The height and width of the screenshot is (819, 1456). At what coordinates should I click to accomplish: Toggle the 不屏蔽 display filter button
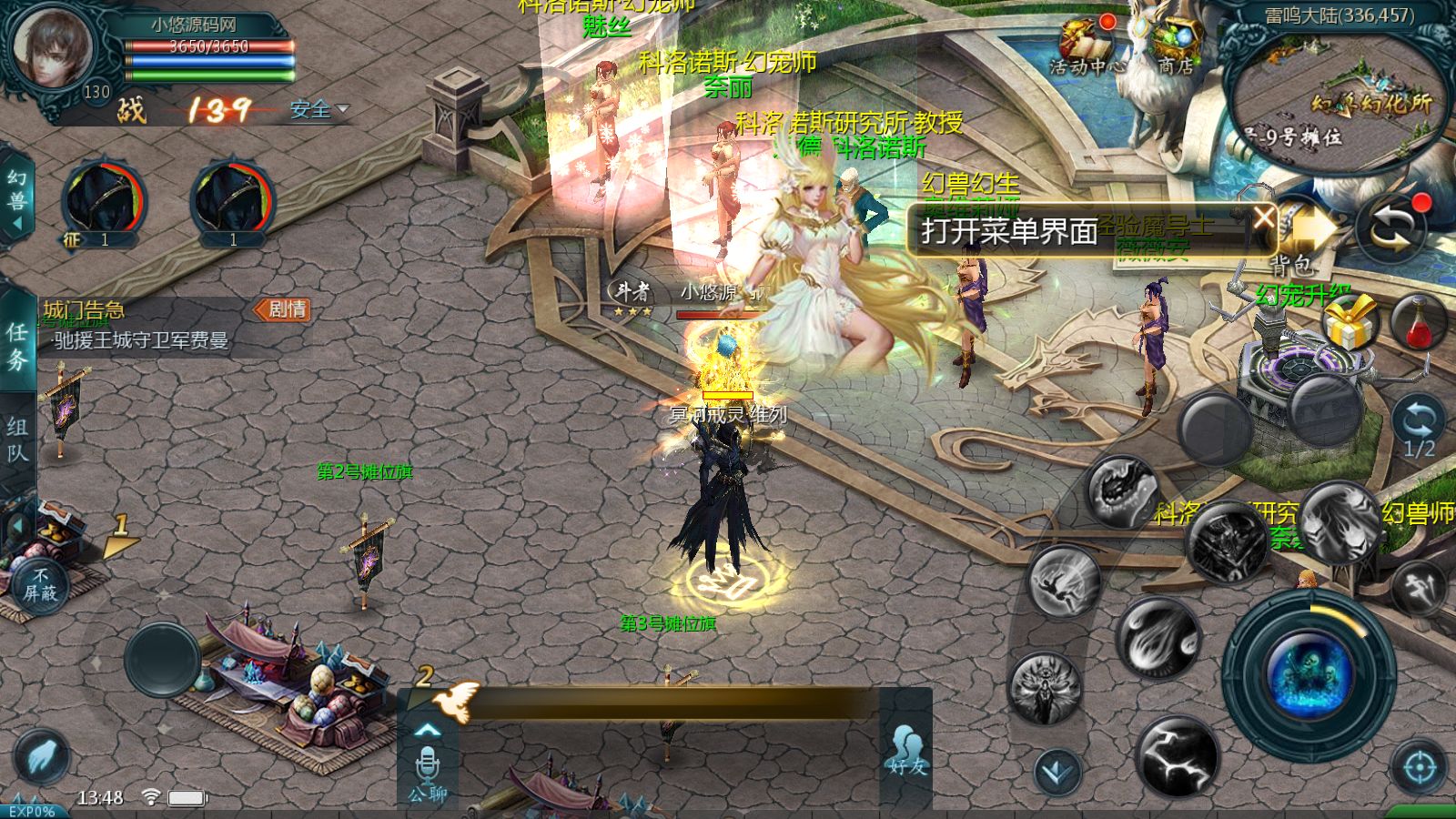(x=40, y=584)
